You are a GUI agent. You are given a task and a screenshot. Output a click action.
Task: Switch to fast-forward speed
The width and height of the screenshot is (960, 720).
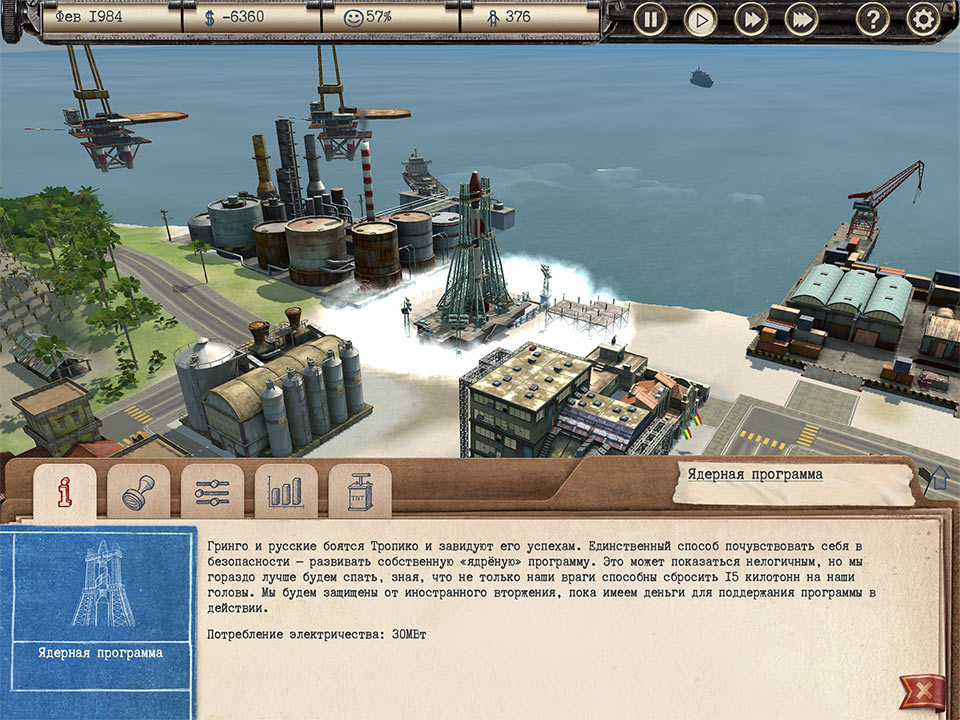(x=750, y=19)
